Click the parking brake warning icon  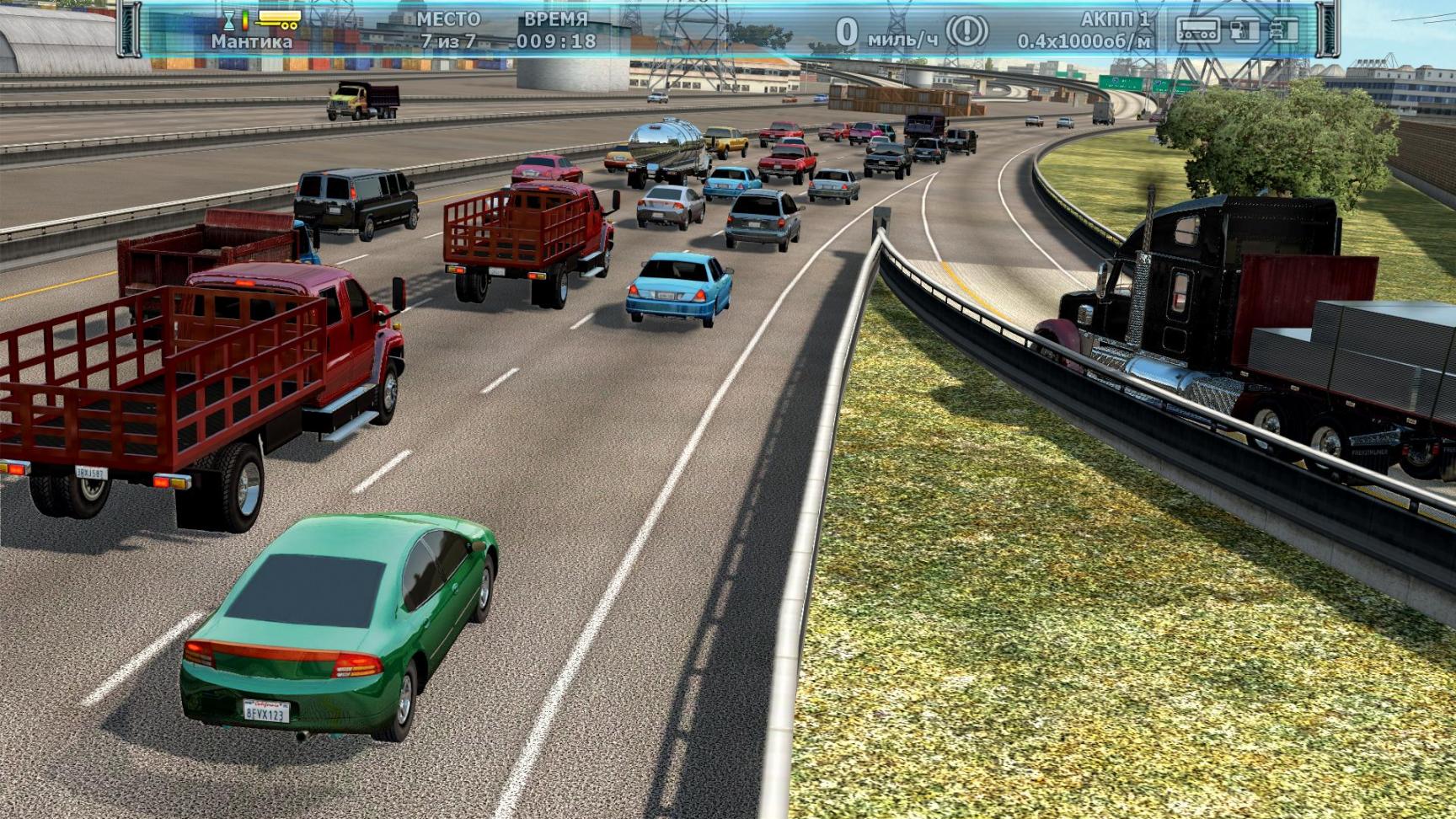tap(966, 31)
